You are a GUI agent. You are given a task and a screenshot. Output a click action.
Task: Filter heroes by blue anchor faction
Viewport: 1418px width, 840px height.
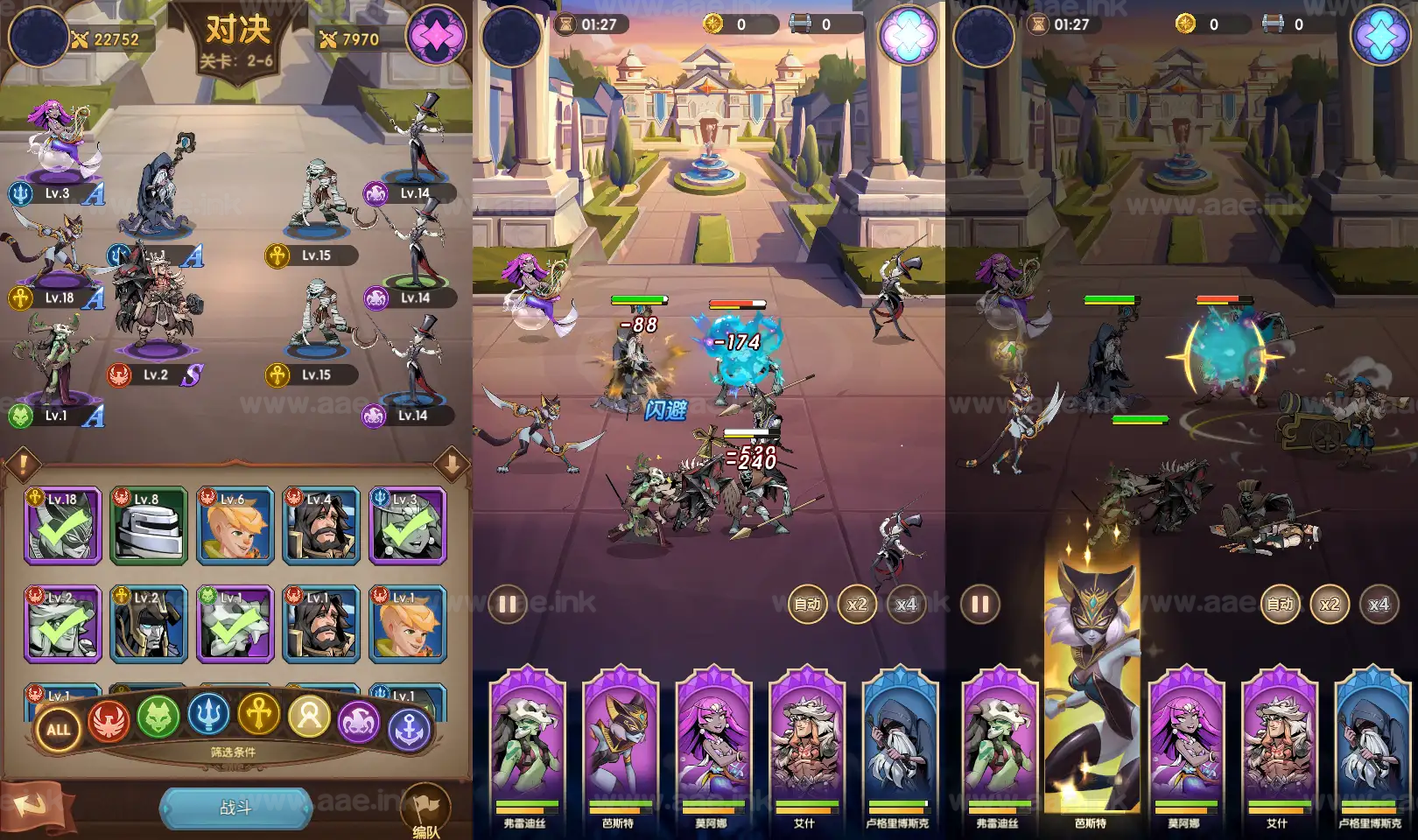409,729
